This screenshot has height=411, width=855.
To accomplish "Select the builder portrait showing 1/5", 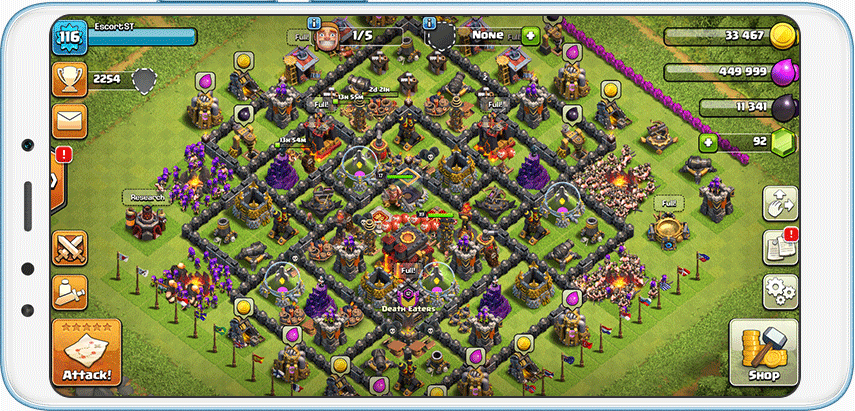I will click(x=328, y=36).
